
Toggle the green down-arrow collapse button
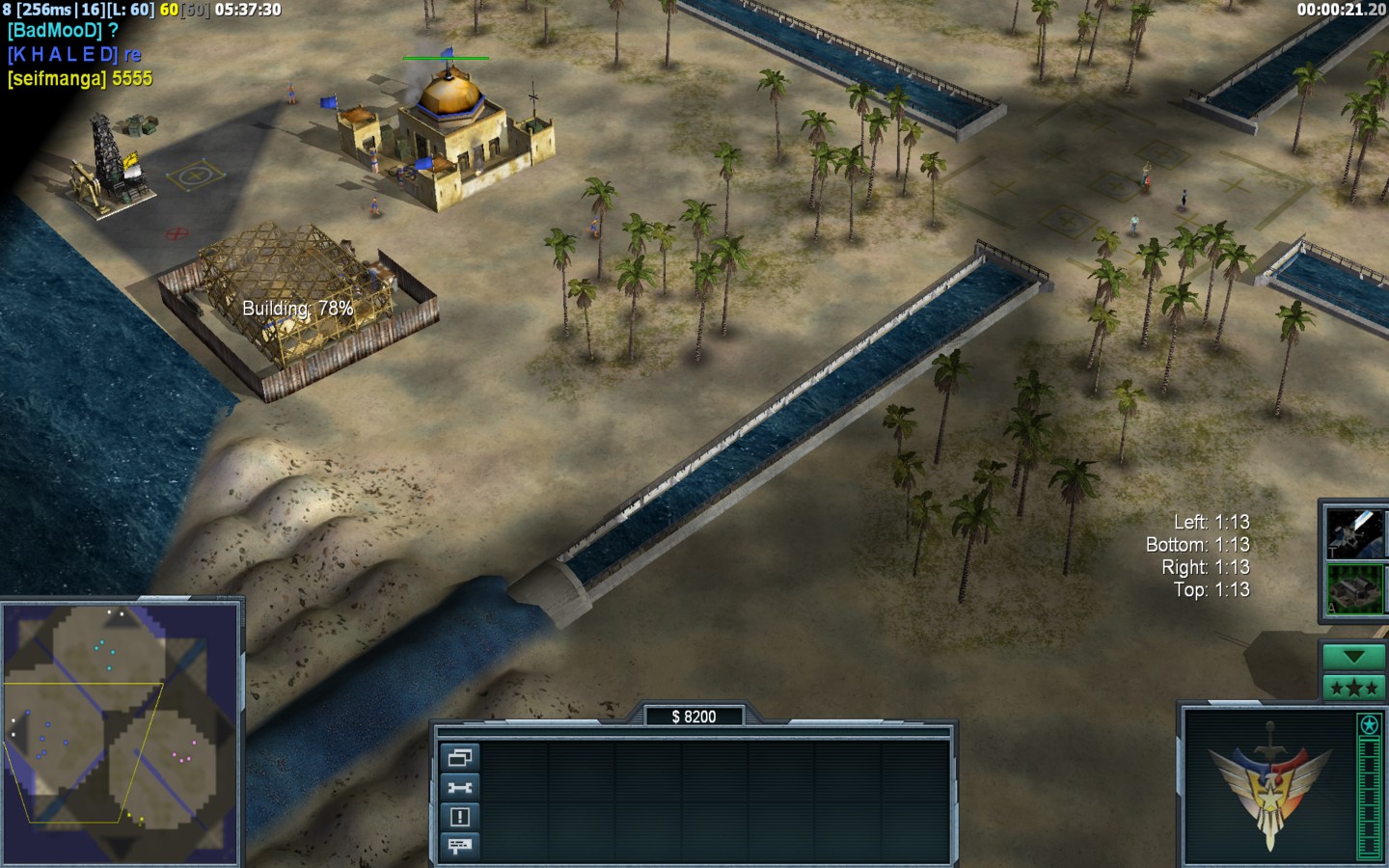click(x=1353, y=657)
